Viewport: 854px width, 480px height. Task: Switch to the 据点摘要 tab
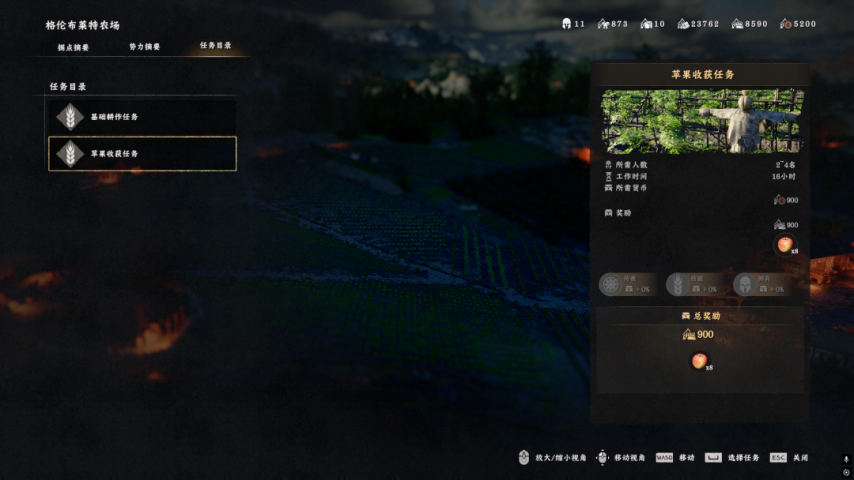tap(73, 47)
